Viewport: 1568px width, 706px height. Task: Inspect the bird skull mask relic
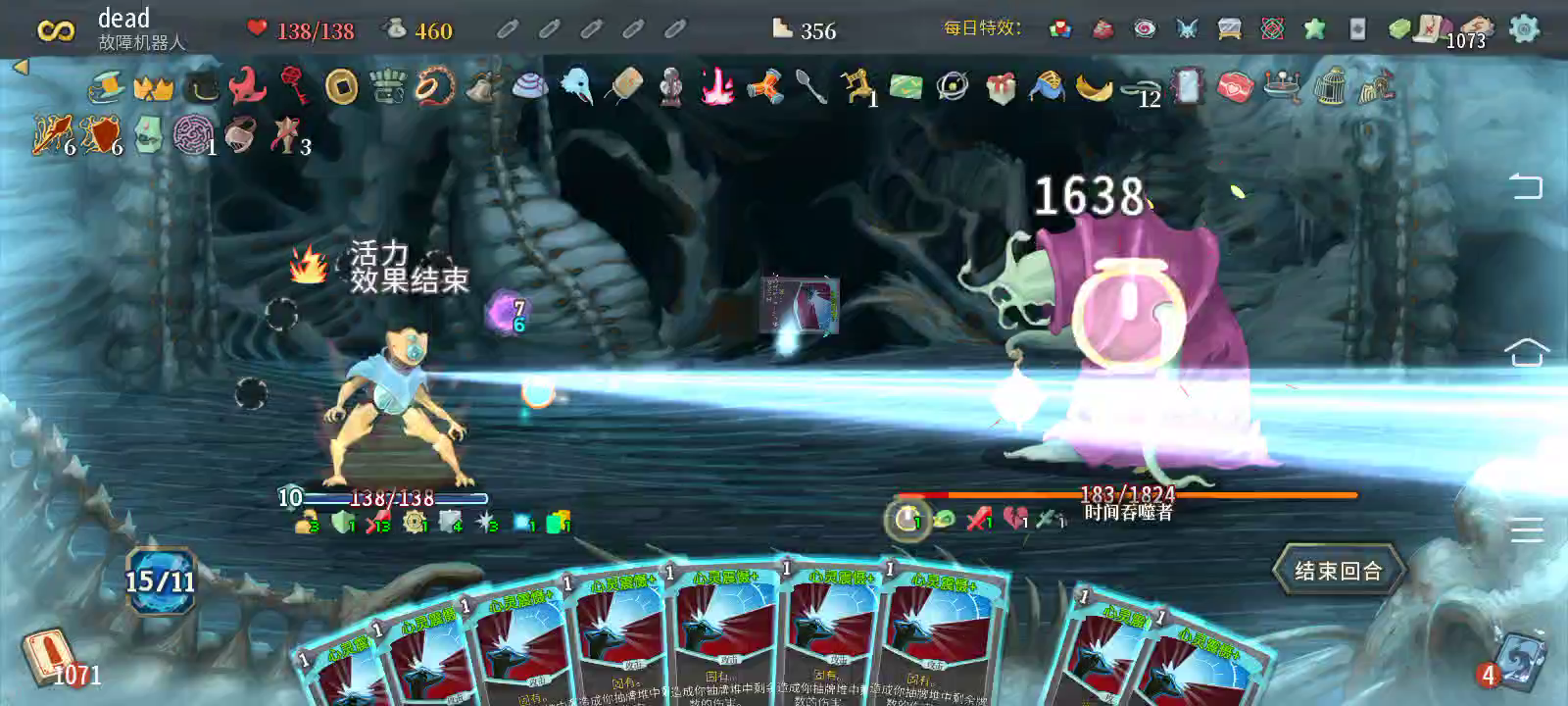(576, 86)
